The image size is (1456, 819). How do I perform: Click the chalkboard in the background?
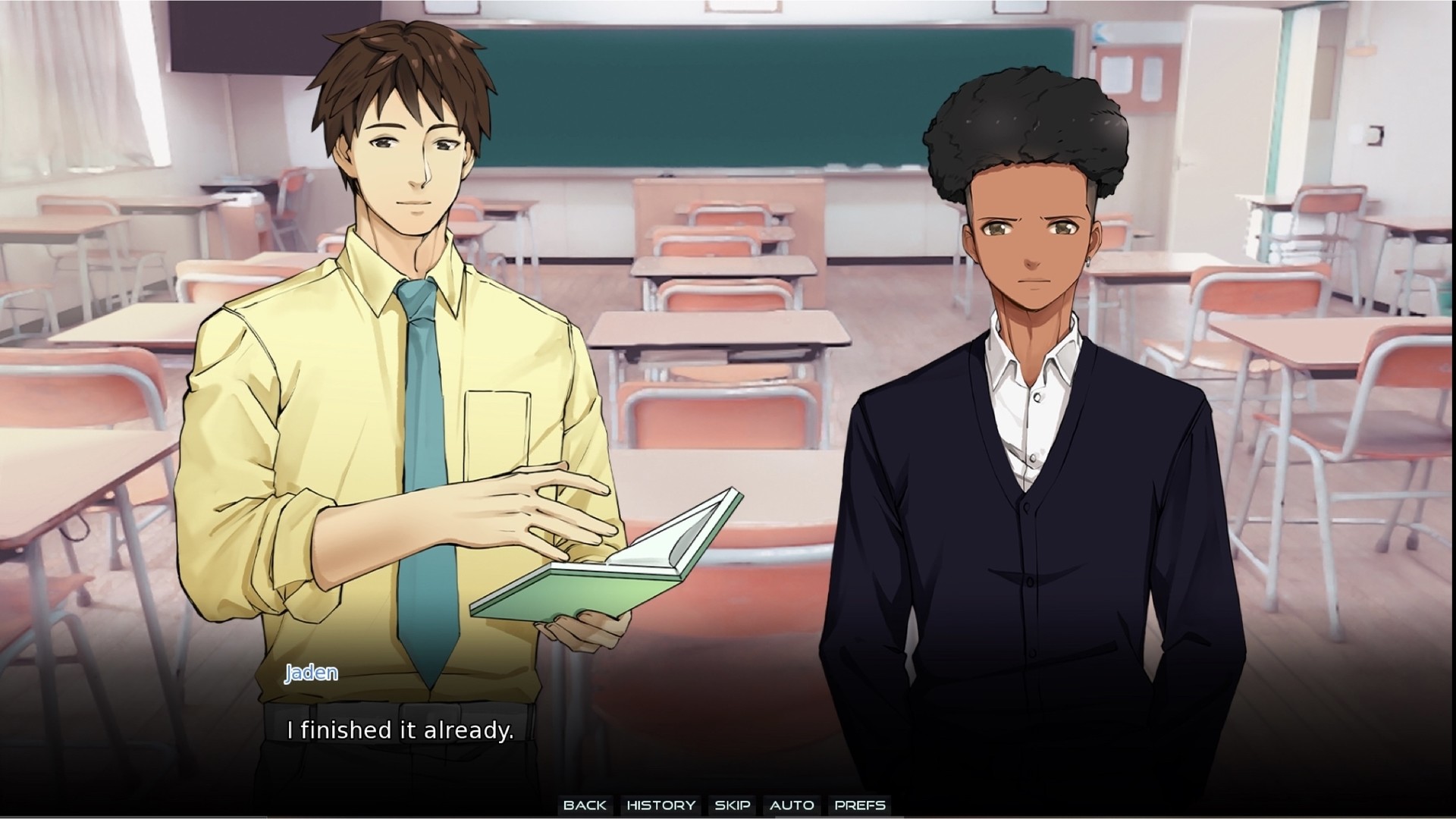click(x=720, y=99)
